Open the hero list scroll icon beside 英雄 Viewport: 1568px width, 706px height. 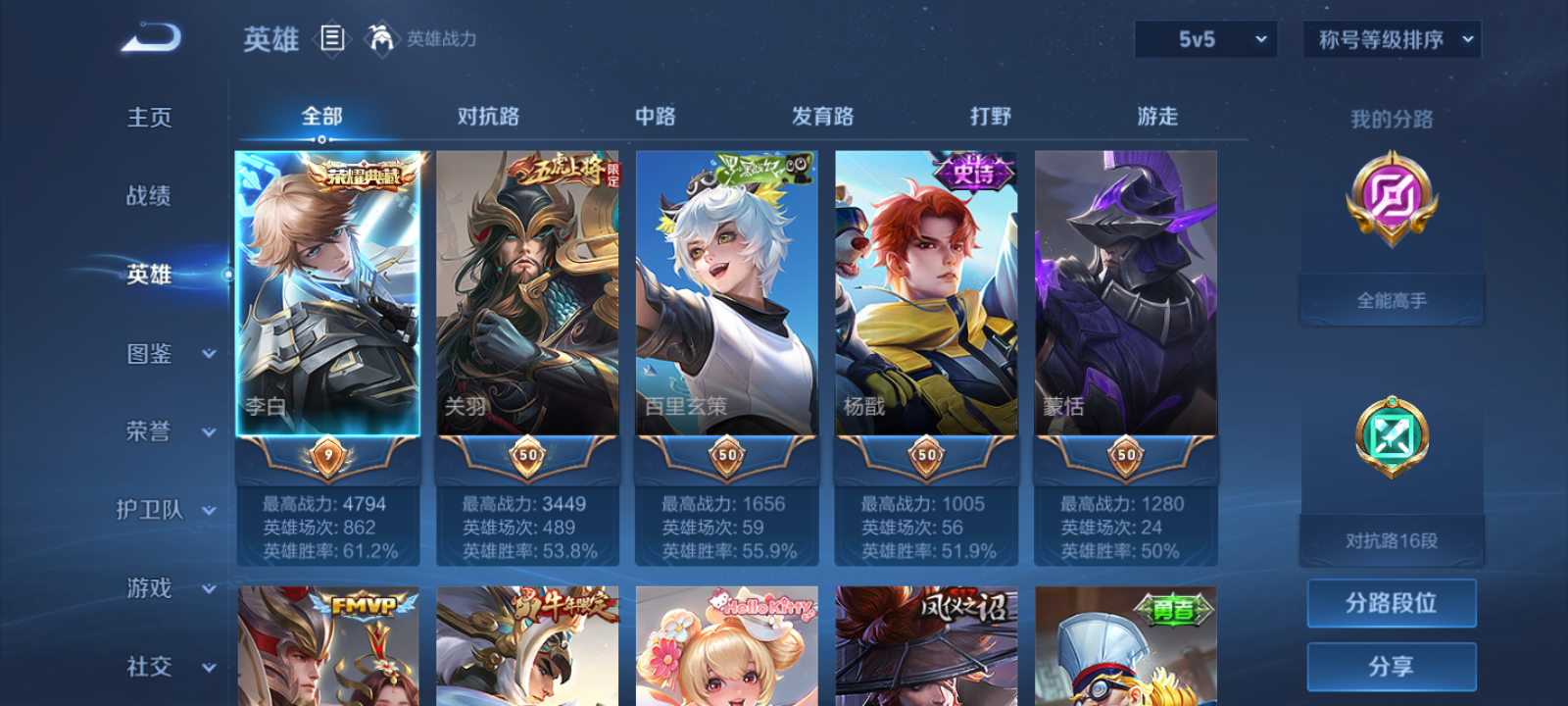pos(333,39)
